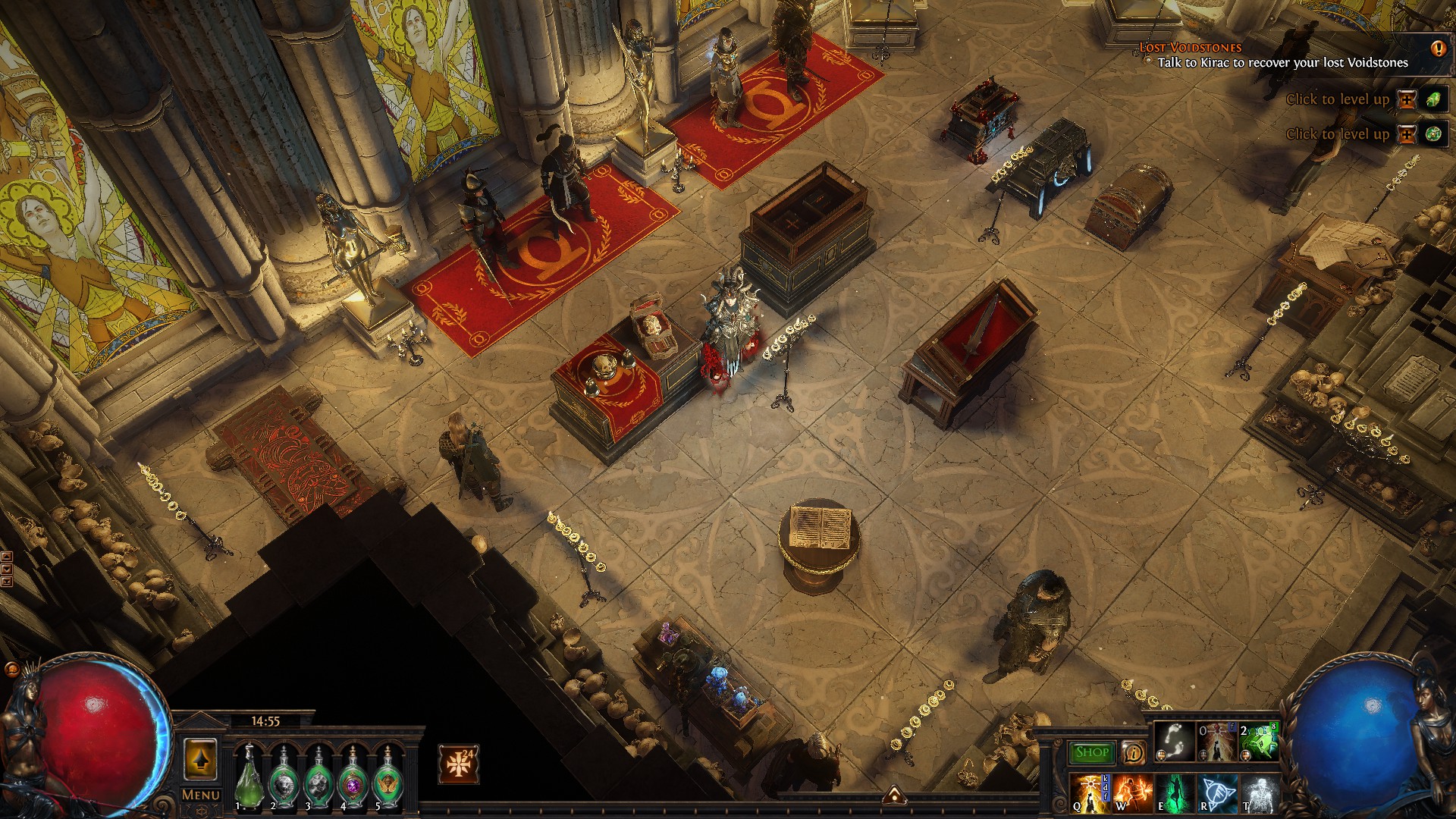Viewport: 1456px width, 819px height.
Task: Activate the fiery orange W skill
Action: coord(1132,793)
